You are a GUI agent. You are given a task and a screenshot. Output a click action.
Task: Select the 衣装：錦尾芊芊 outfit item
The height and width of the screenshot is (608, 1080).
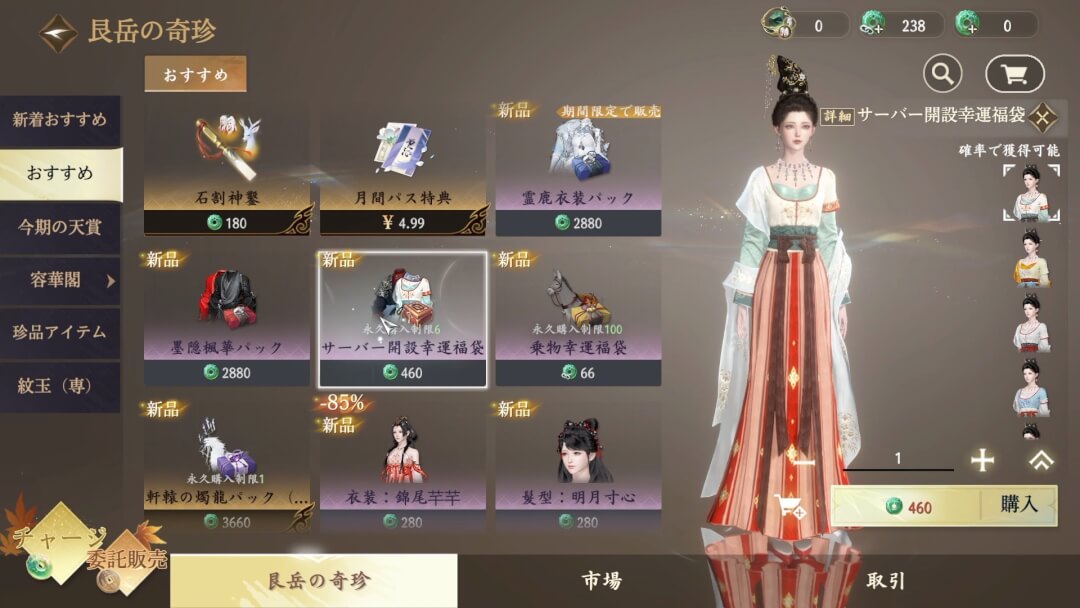tap(403, 467)
